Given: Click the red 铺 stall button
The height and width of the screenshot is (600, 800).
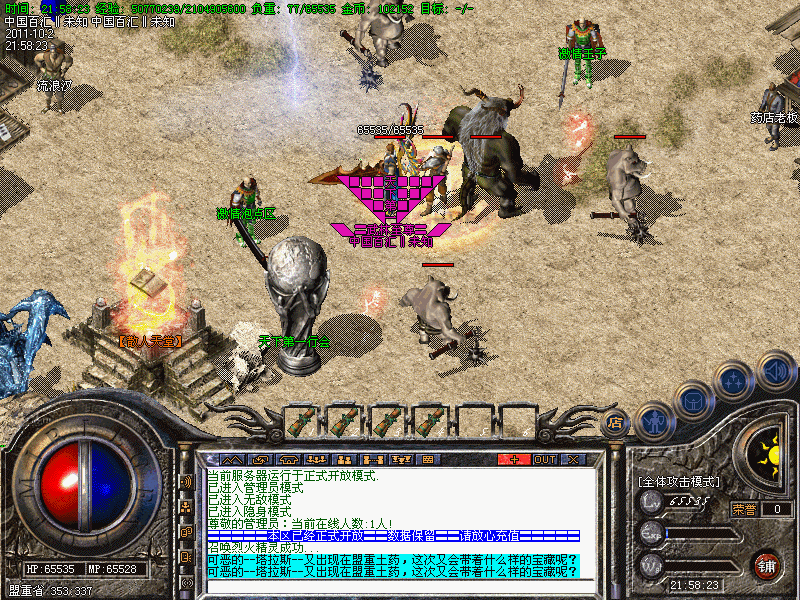Looking at the screenshot, I should 767,563.
